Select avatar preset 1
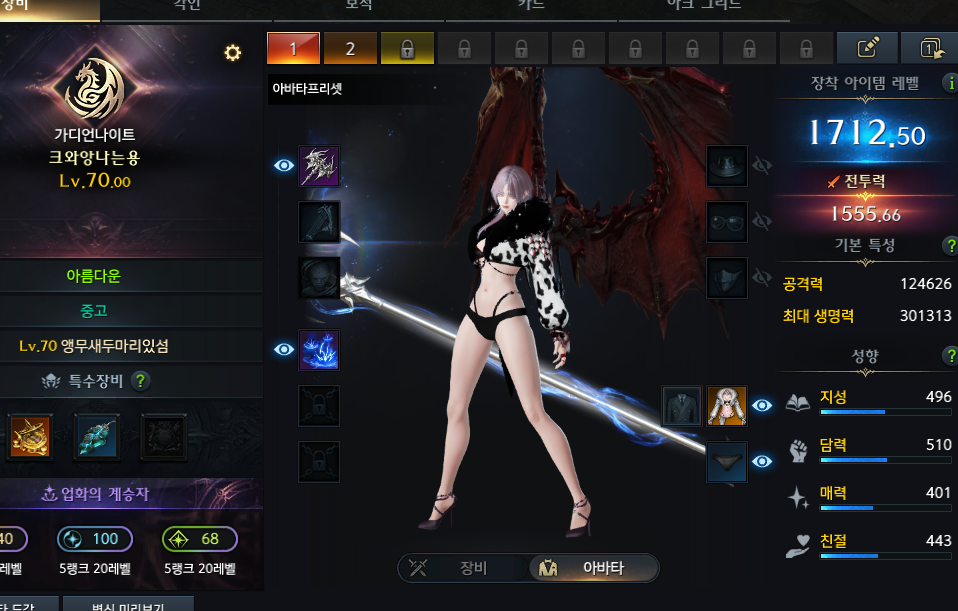This screenshot has width=958, height=611. 293,48
